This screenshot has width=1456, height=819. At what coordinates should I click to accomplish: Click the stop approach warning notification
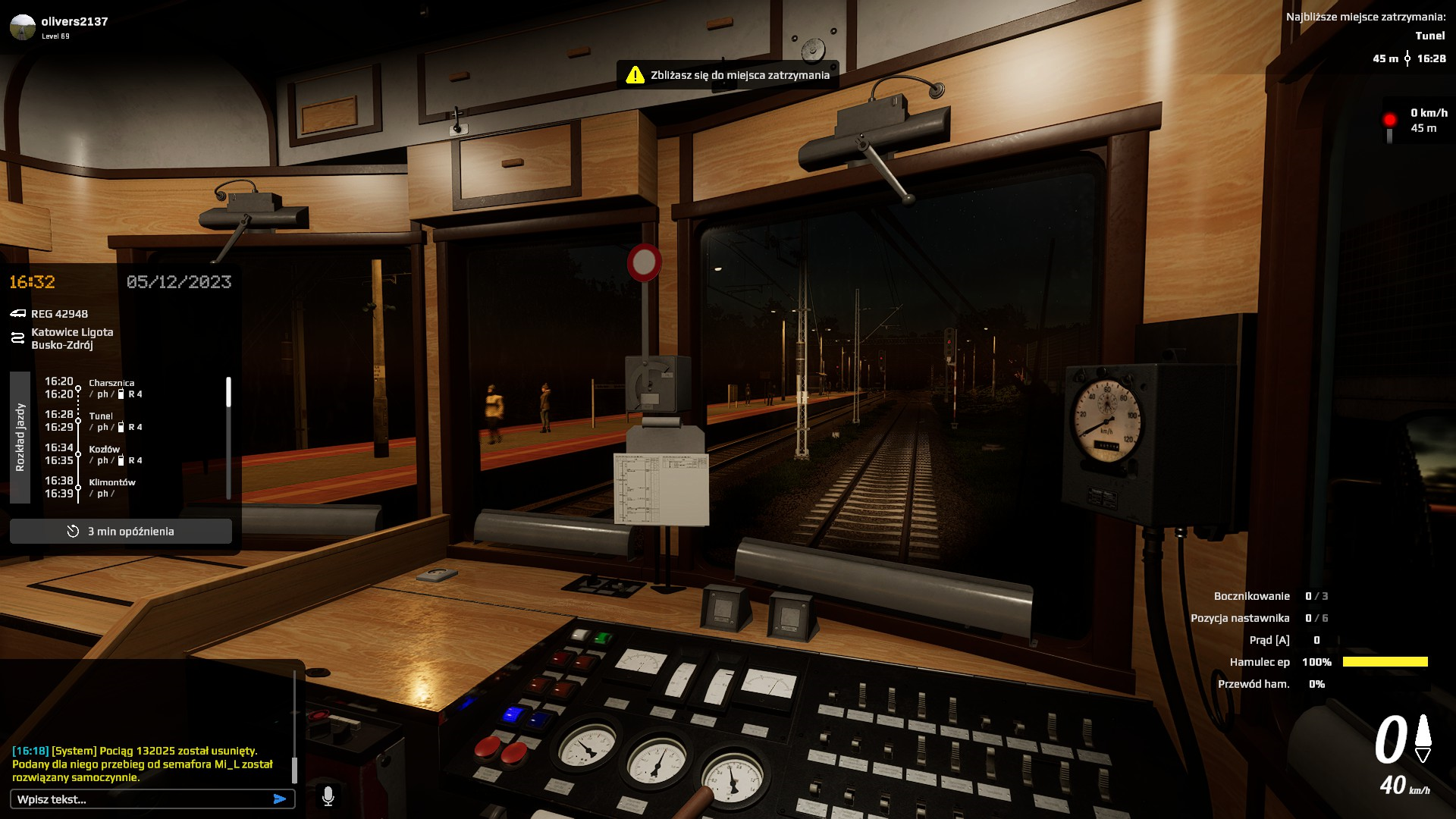click(x=728, y=75)
